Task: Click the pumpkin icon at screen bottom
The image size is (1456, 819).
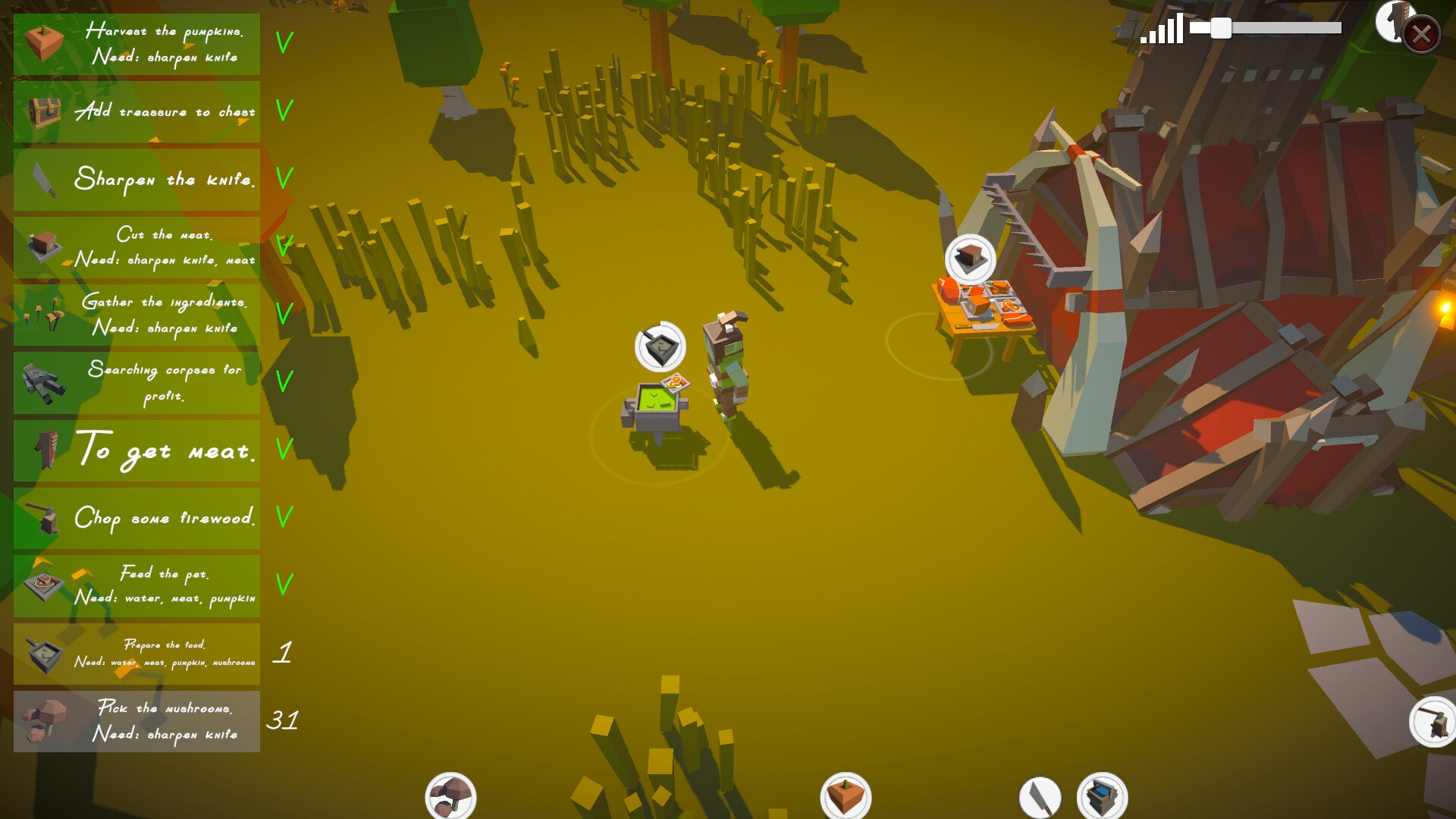Action: pyautogui.click(x=846, y=796)
